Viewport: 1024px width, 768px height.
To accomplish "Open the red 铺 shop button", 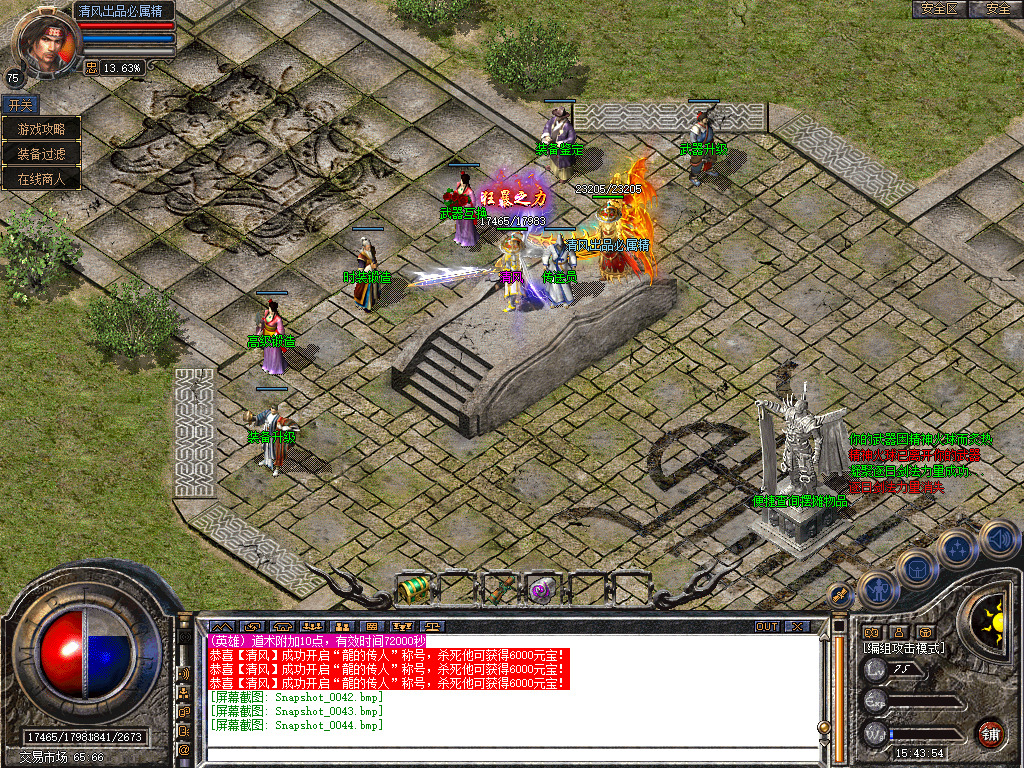I will click(991, 733).
